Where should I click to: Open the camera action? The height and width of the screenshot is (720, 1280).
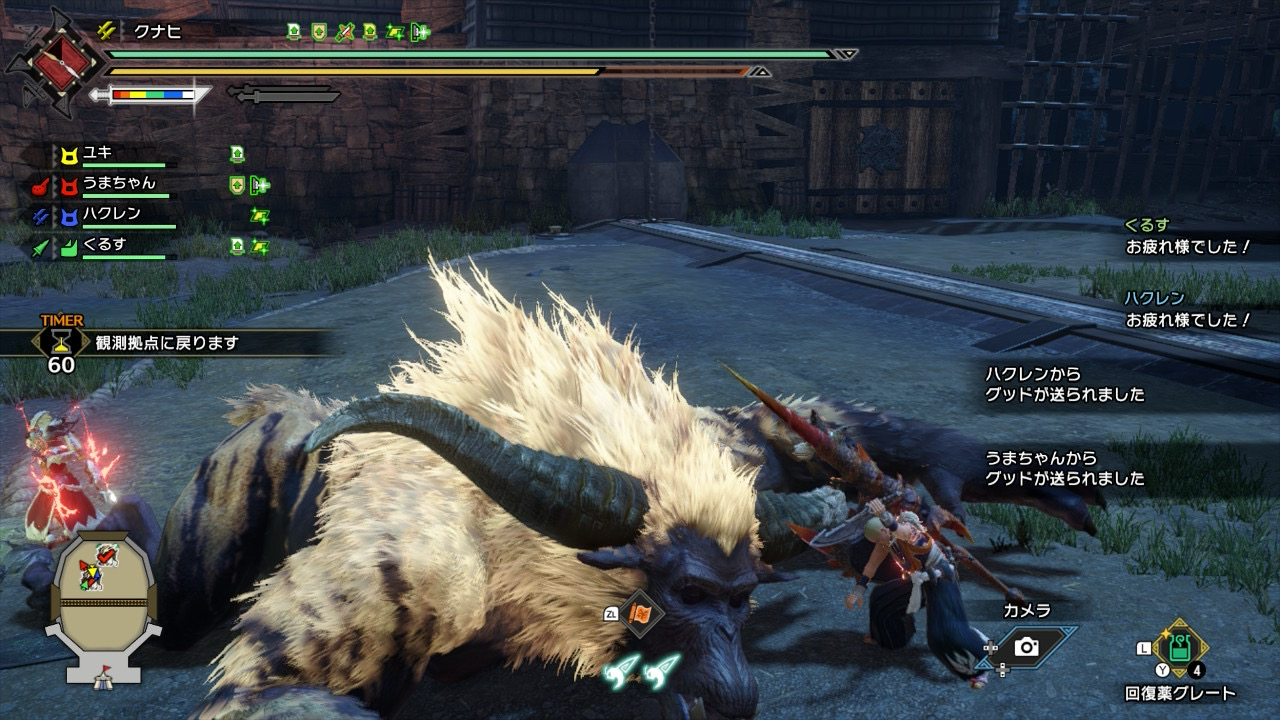click(1027, 647)
